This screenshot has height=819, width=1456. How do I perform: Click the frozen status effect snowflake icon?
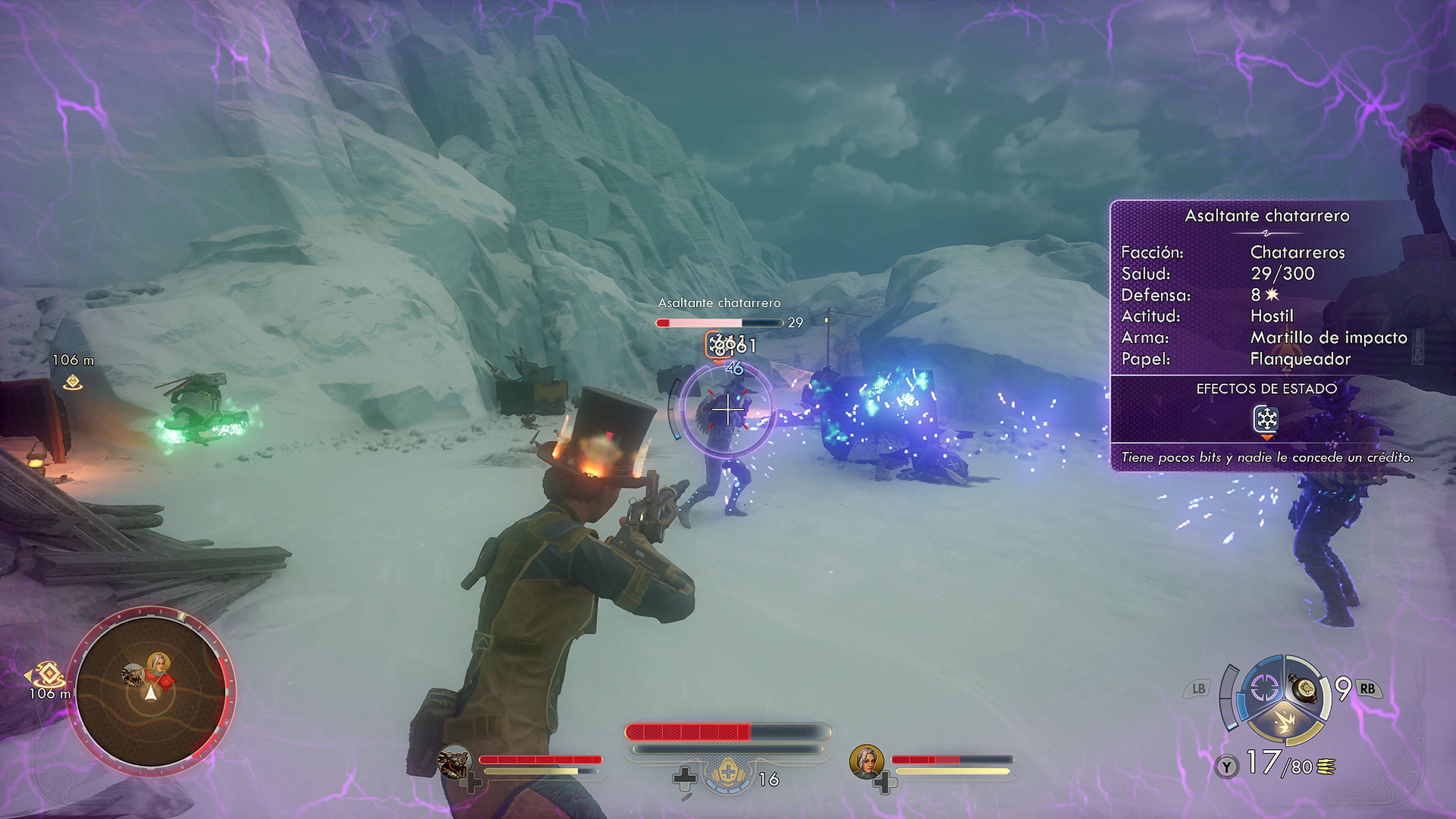pos(1266,419)
